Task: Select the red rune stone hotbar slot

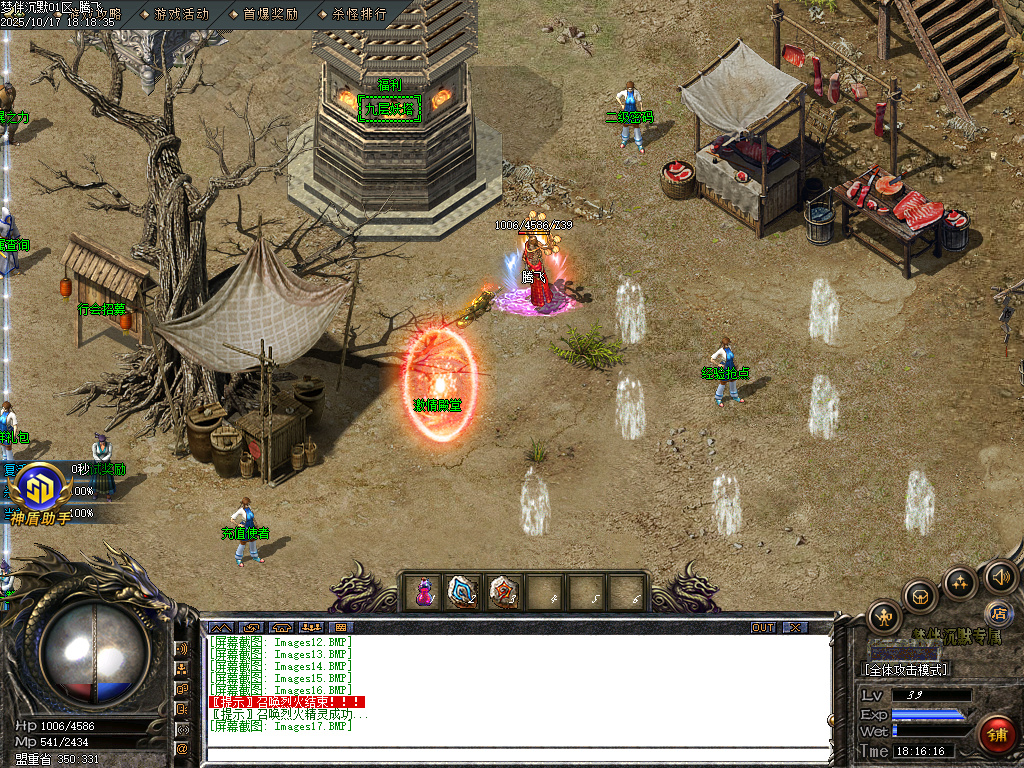Action: [503, 592]
